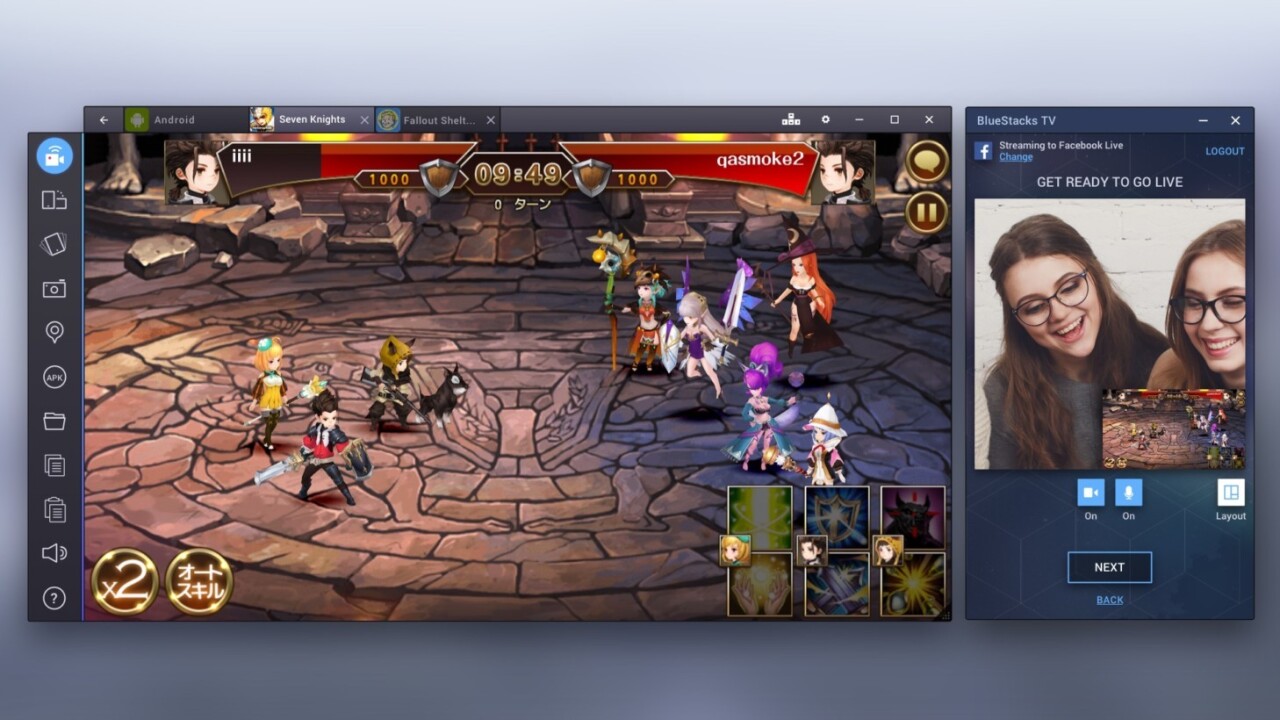This screenshot has width=1280, height=720.
Task: Open BlueStacks help via question mark icon
Action: [54, 598]
